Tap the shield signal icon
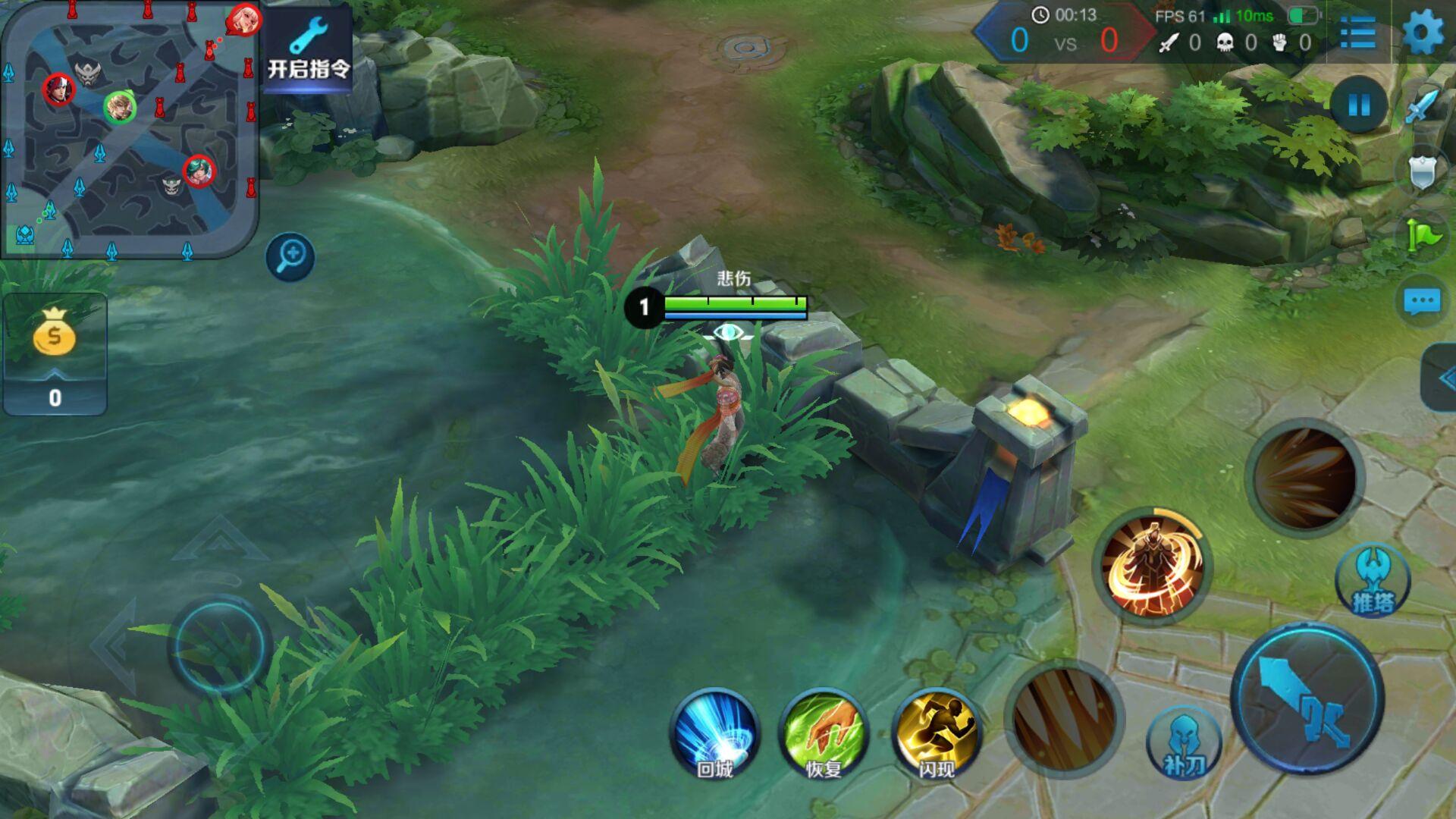1456x819 pixels. point(1423,173)
